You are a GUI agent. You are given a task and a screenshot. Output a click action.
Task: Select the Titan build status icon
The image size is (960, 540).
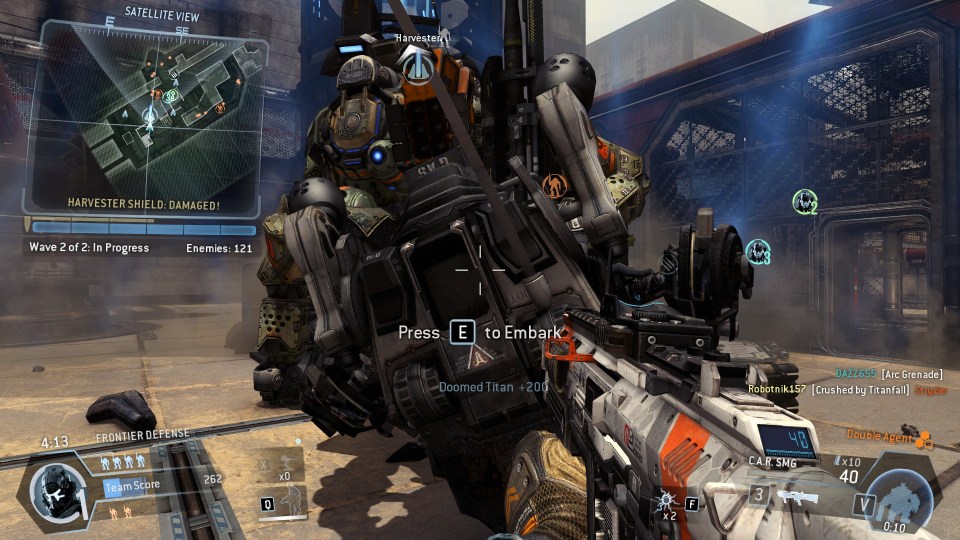pos(902,496)
